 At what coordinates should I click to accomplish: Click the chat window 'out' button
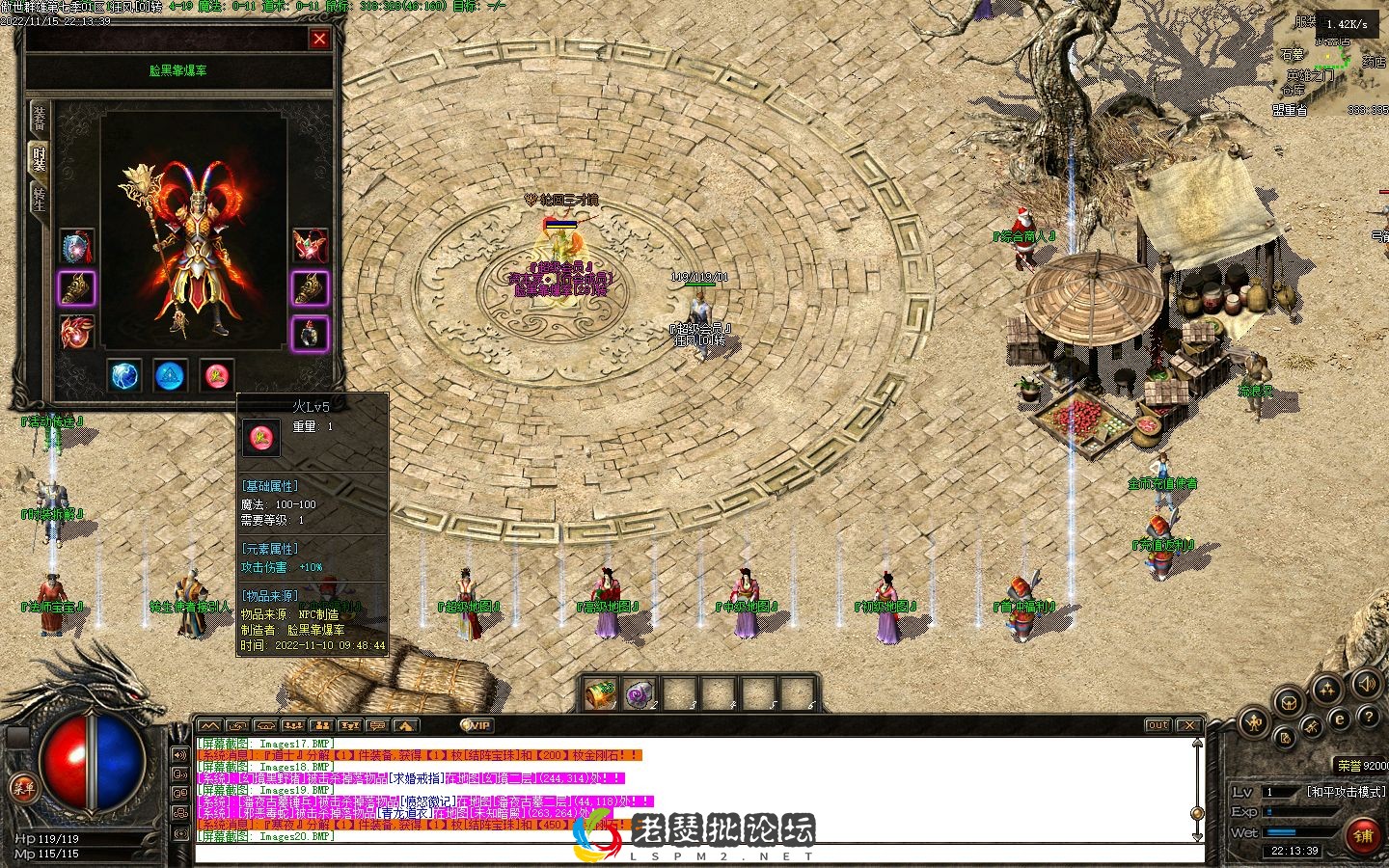1157,725
